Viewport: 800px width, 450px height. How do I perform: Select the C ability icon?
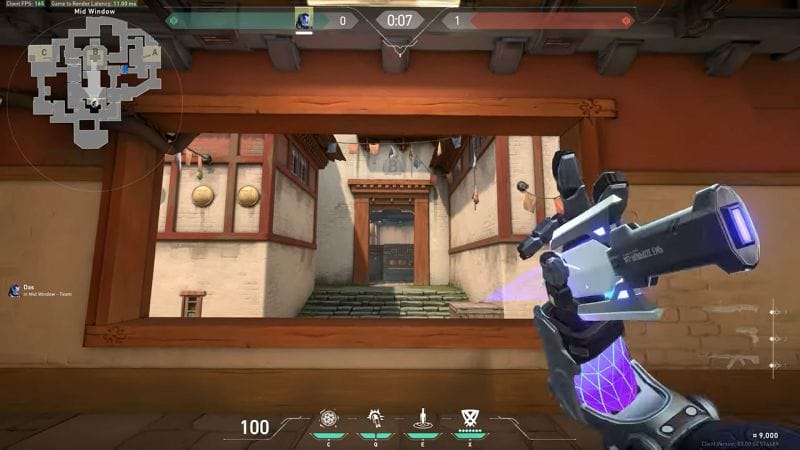[x=329, y=419]
